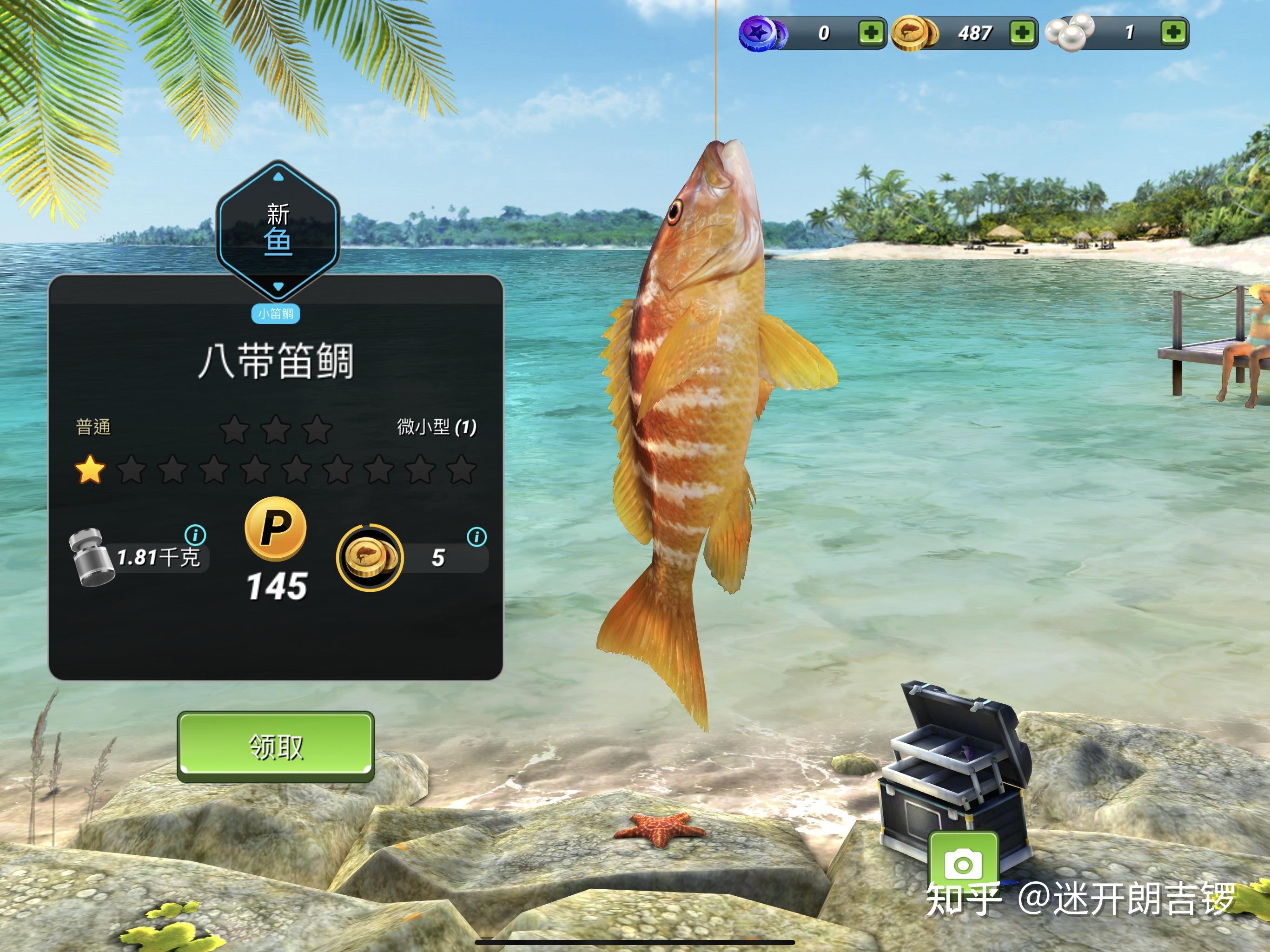The width and height of the screenshot is (1270, 952).
Task: Take a photo with the camera button
Action: tap(963, 864)
